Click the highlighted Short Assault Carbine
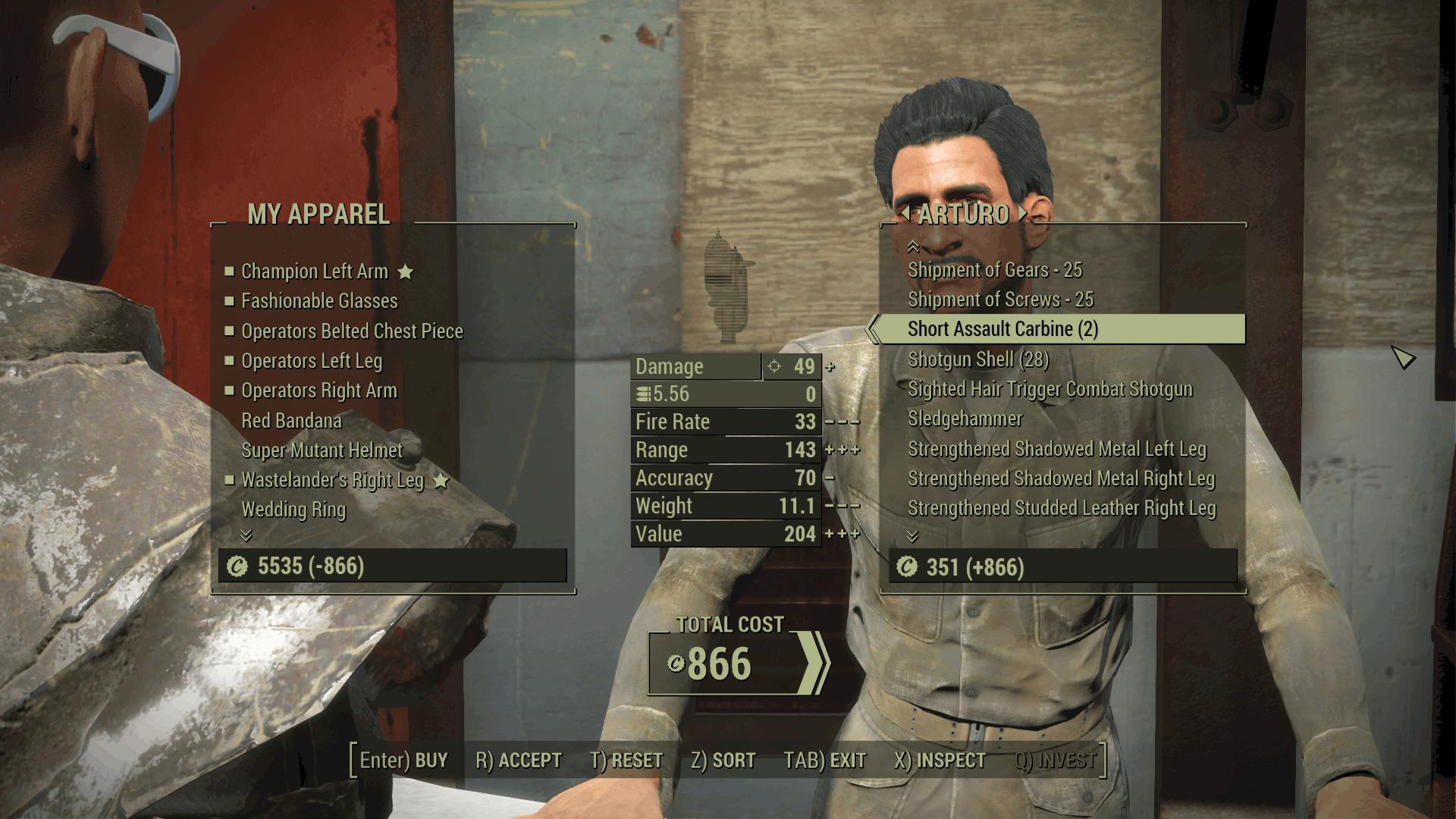1456x819 pixels. pos(1003,329)
